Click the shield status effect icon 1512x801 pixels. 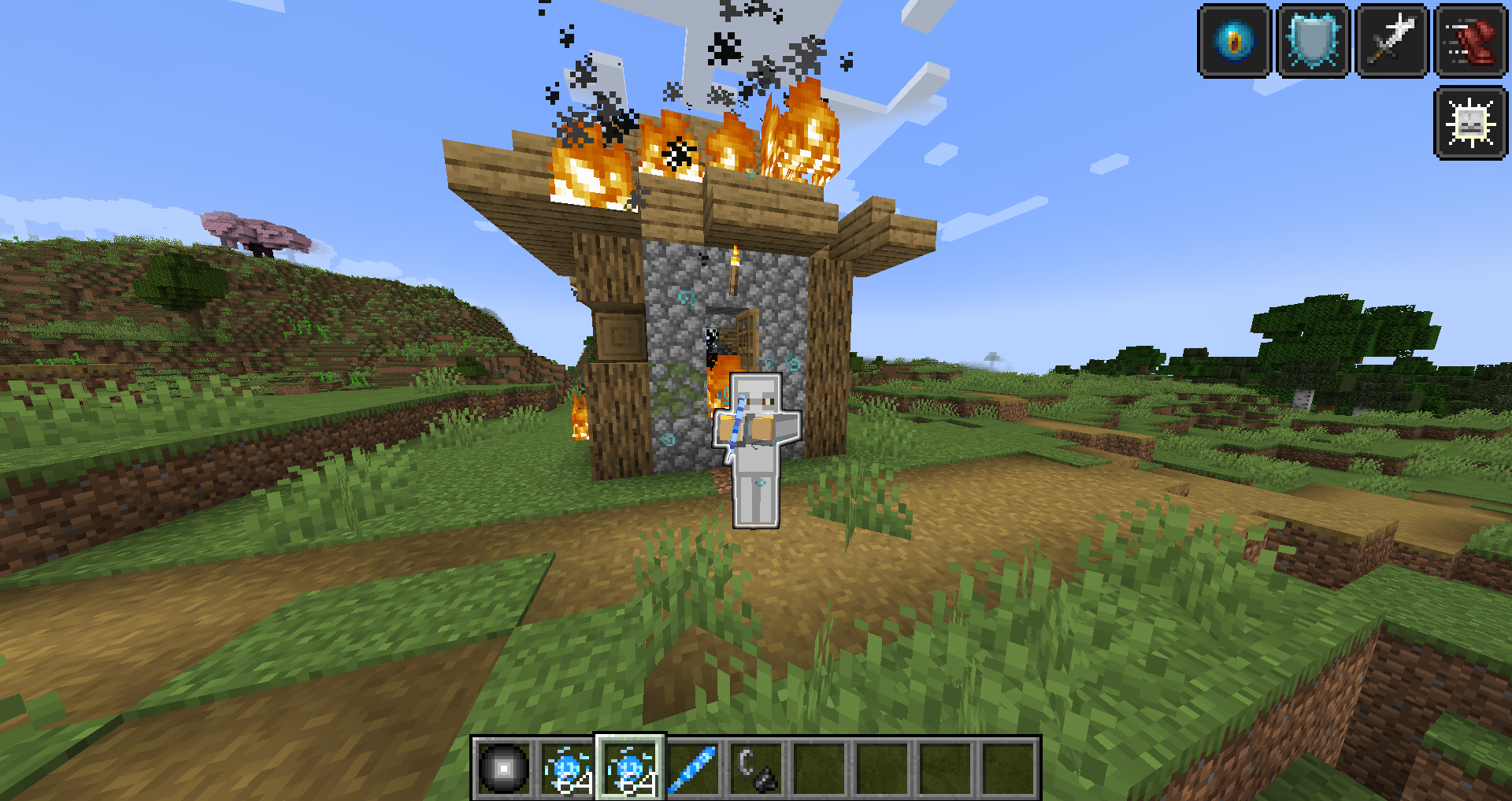point(1312,41)
